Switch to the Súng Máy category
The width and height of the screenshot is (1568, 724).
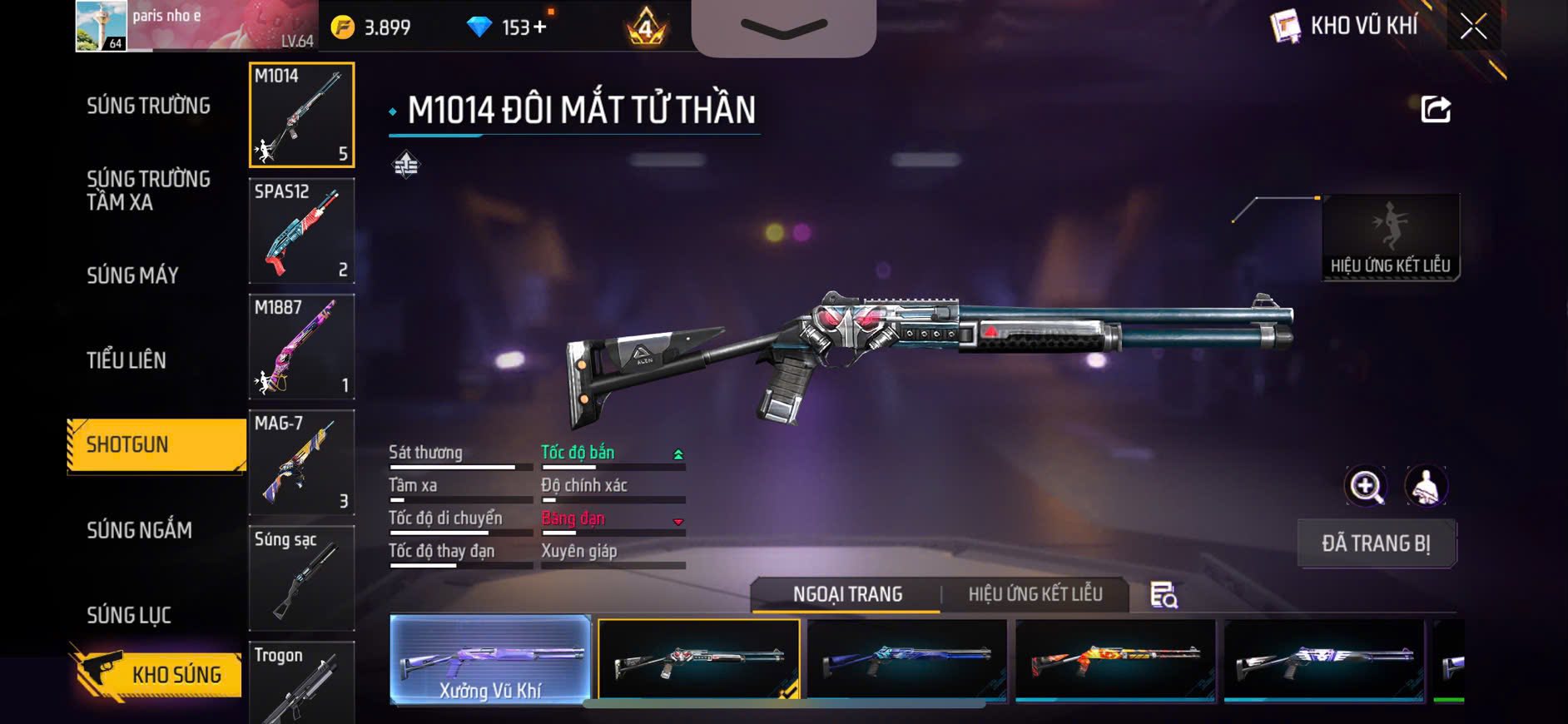(x=132, y=275)
